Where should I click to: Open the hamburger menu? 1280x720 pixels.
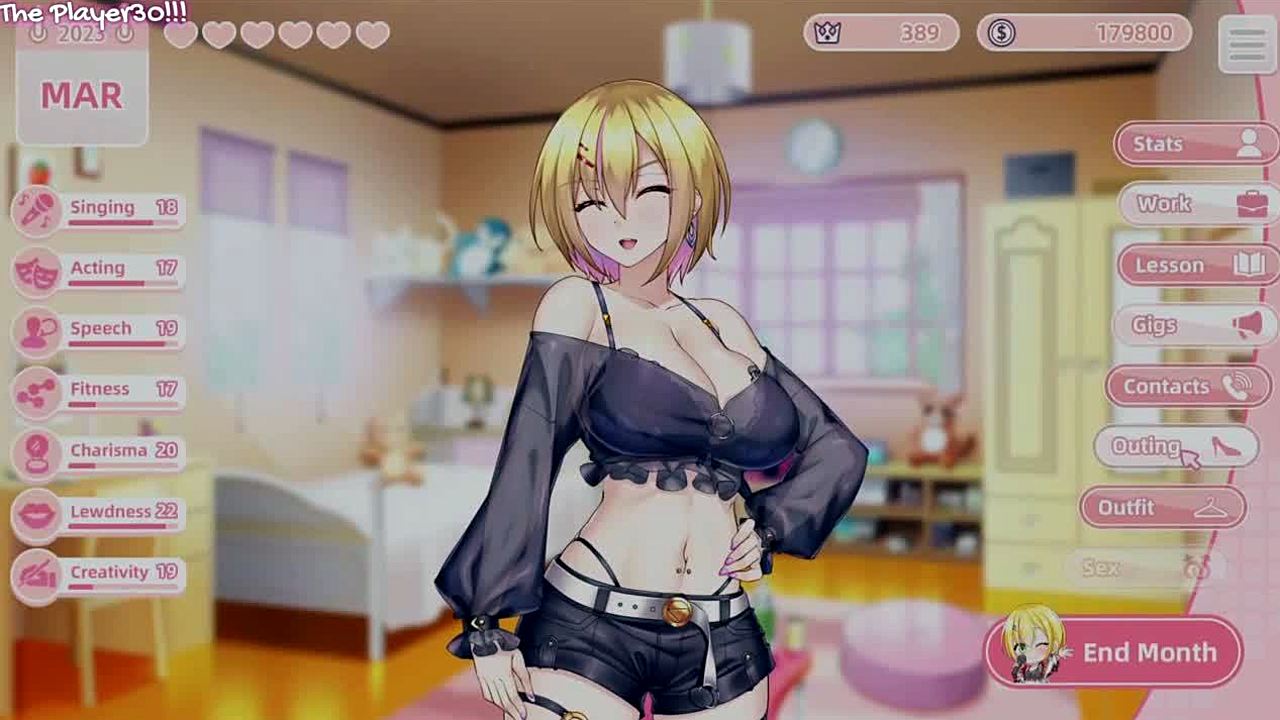tap(1247, 44)
